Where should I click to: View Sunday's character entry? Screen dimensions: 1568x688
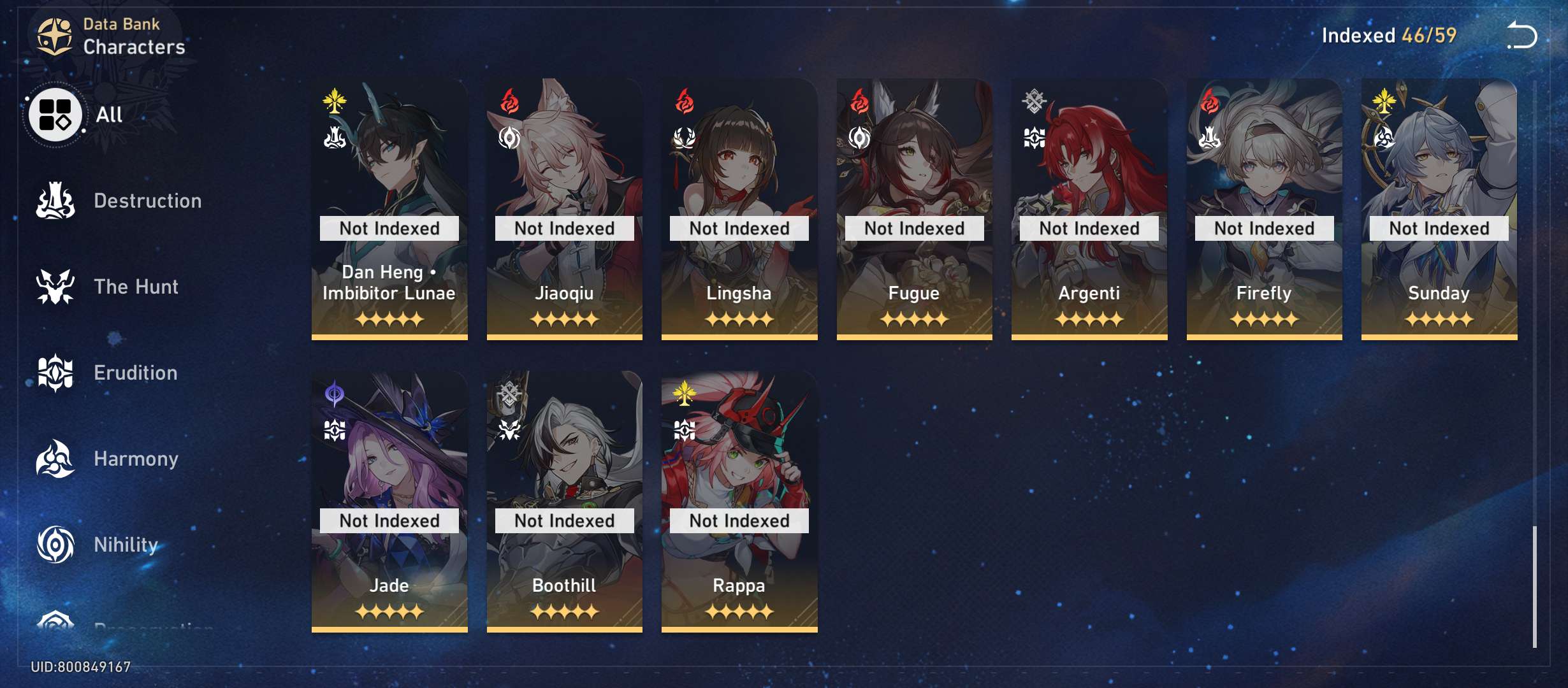pyautogui.click(x=1439, y=209)
